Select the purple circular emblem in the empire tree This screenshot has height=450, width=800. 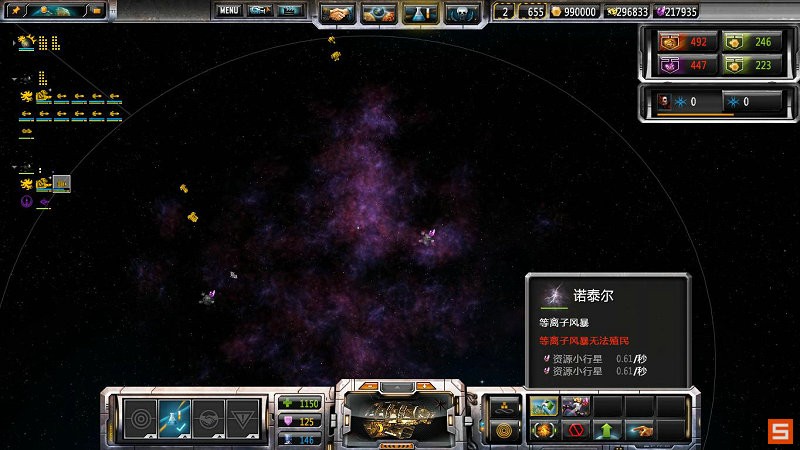pos(27,201)
